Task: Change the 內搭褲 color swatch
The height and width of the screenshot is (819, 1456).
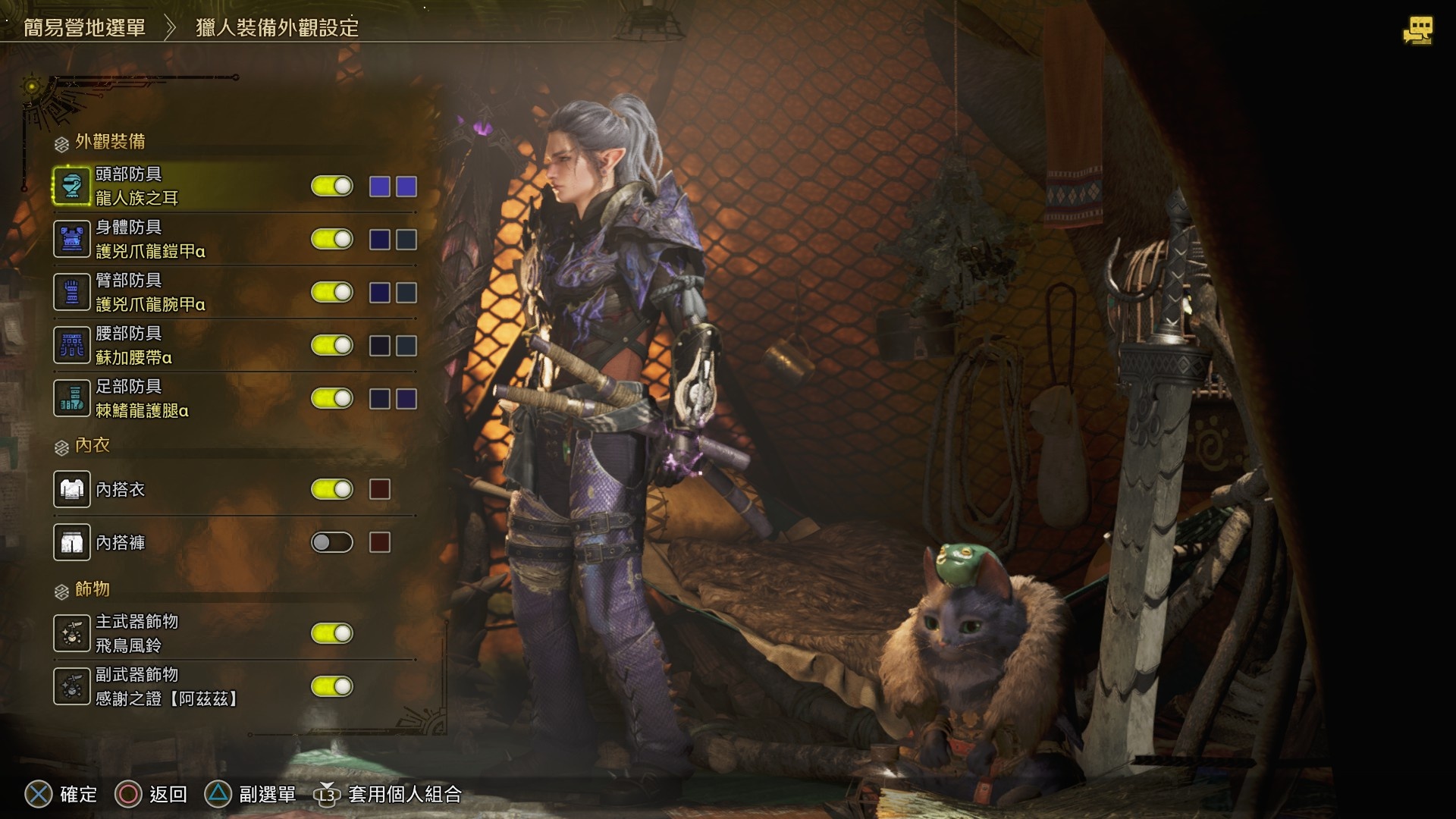Action: [380, 543]
